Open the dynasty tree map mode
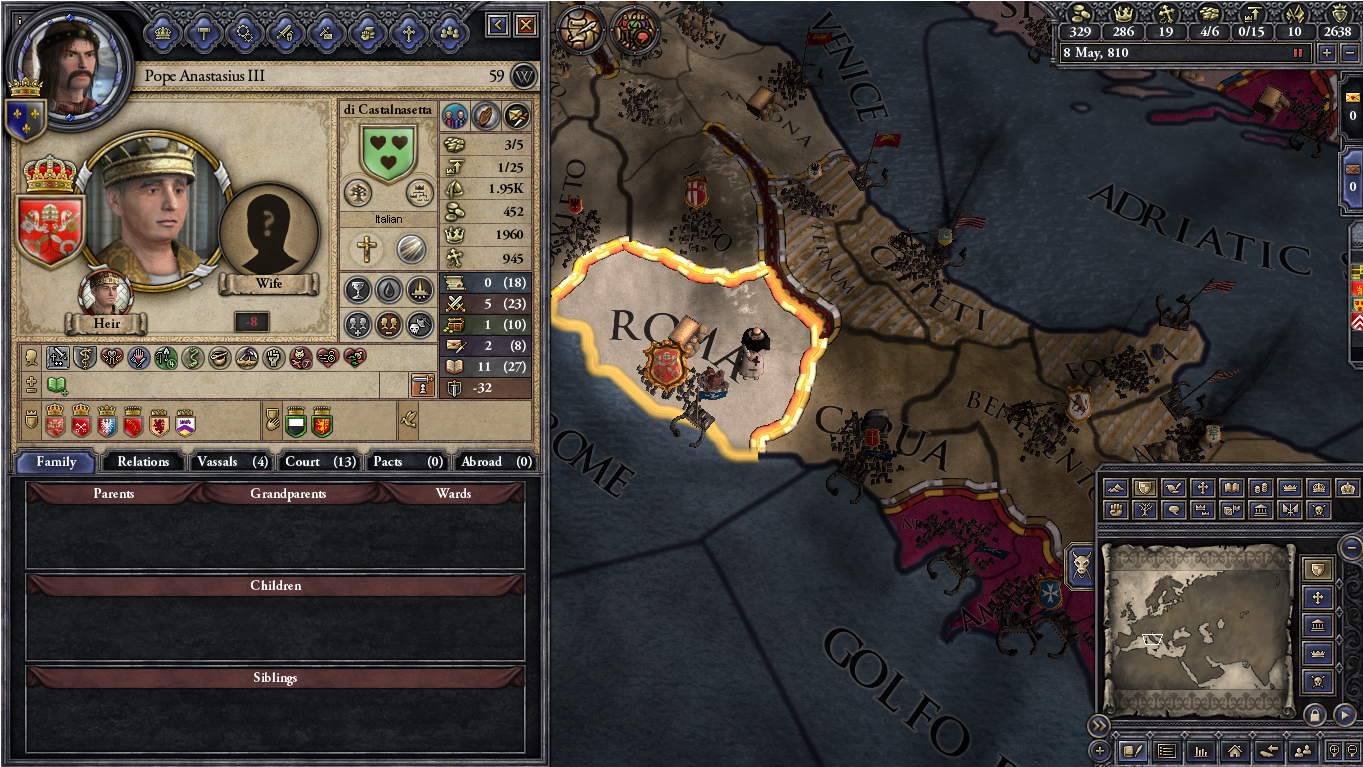Screen dimensions: 1363x767 click(1144, 511)
